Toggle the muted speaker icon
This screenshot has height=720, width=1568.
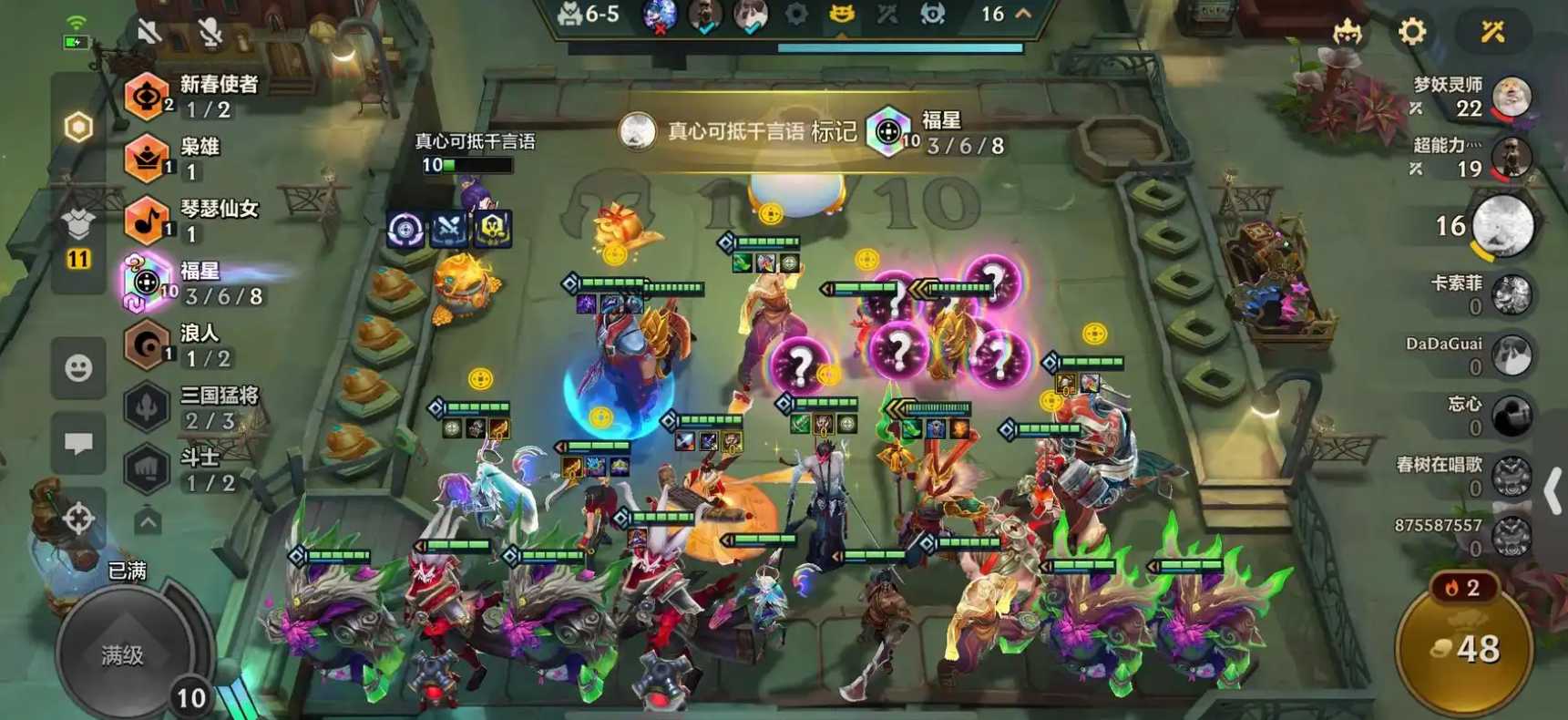(149, 32)
